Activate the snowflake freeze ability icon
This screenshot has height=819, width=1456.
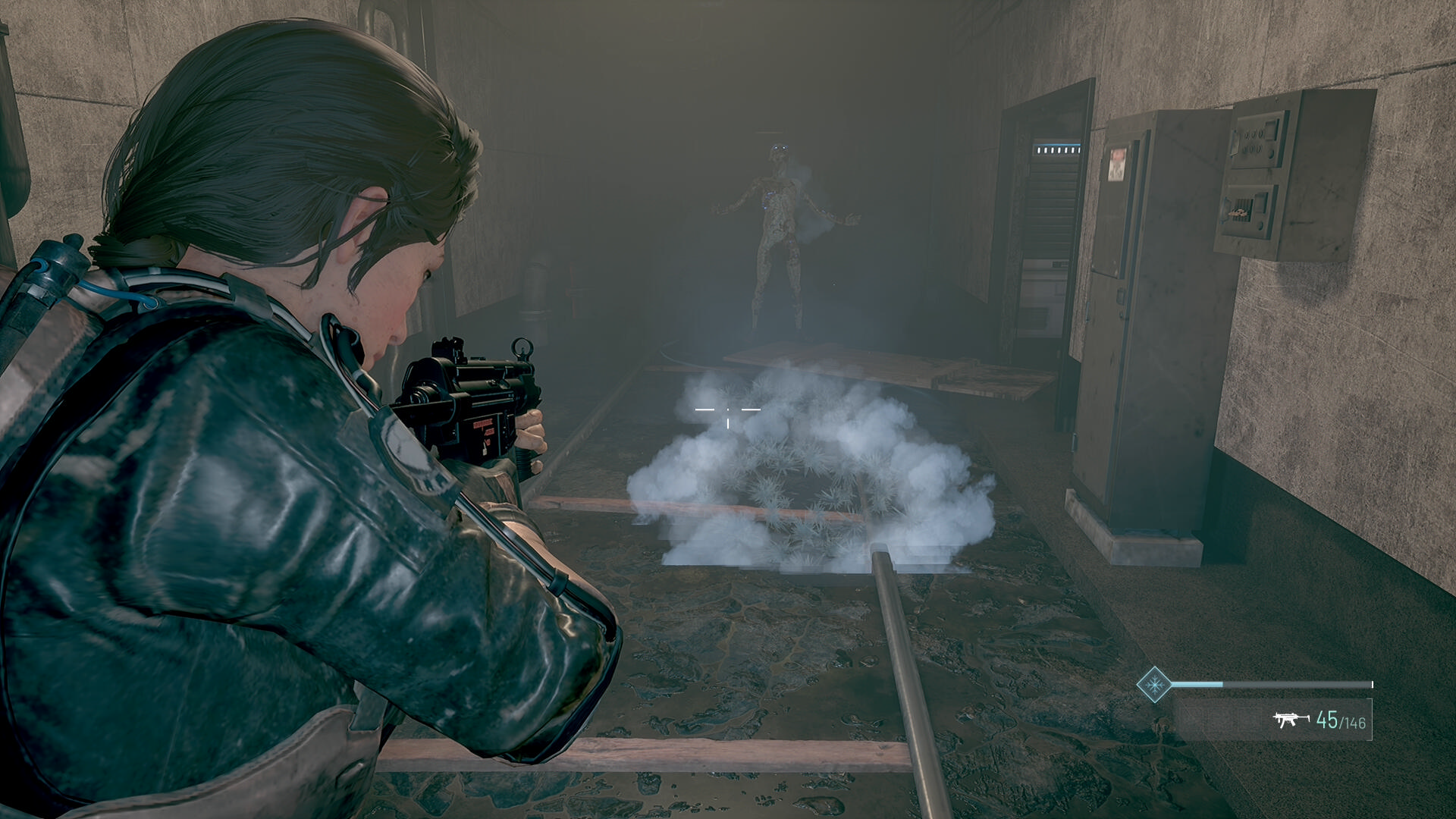(x=1154, y=685)
